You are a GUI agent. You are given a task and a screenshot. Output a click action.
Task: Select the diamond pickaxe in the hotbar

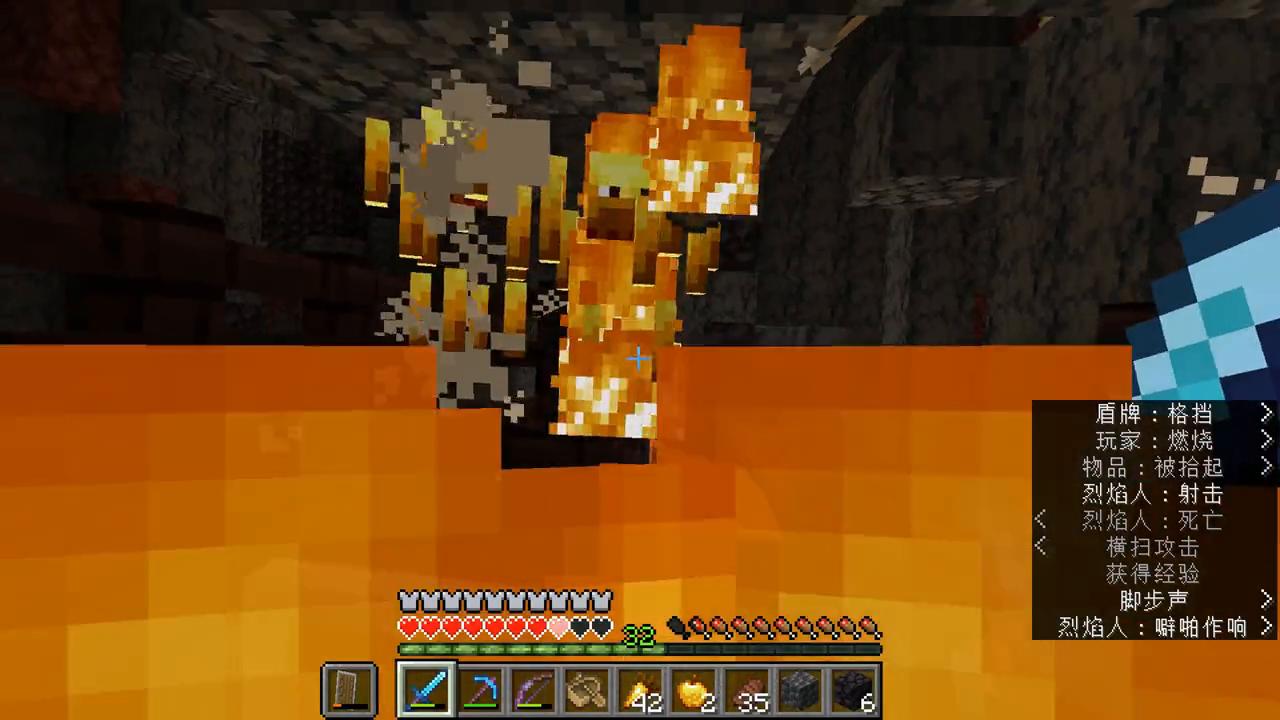coord(479,690)
